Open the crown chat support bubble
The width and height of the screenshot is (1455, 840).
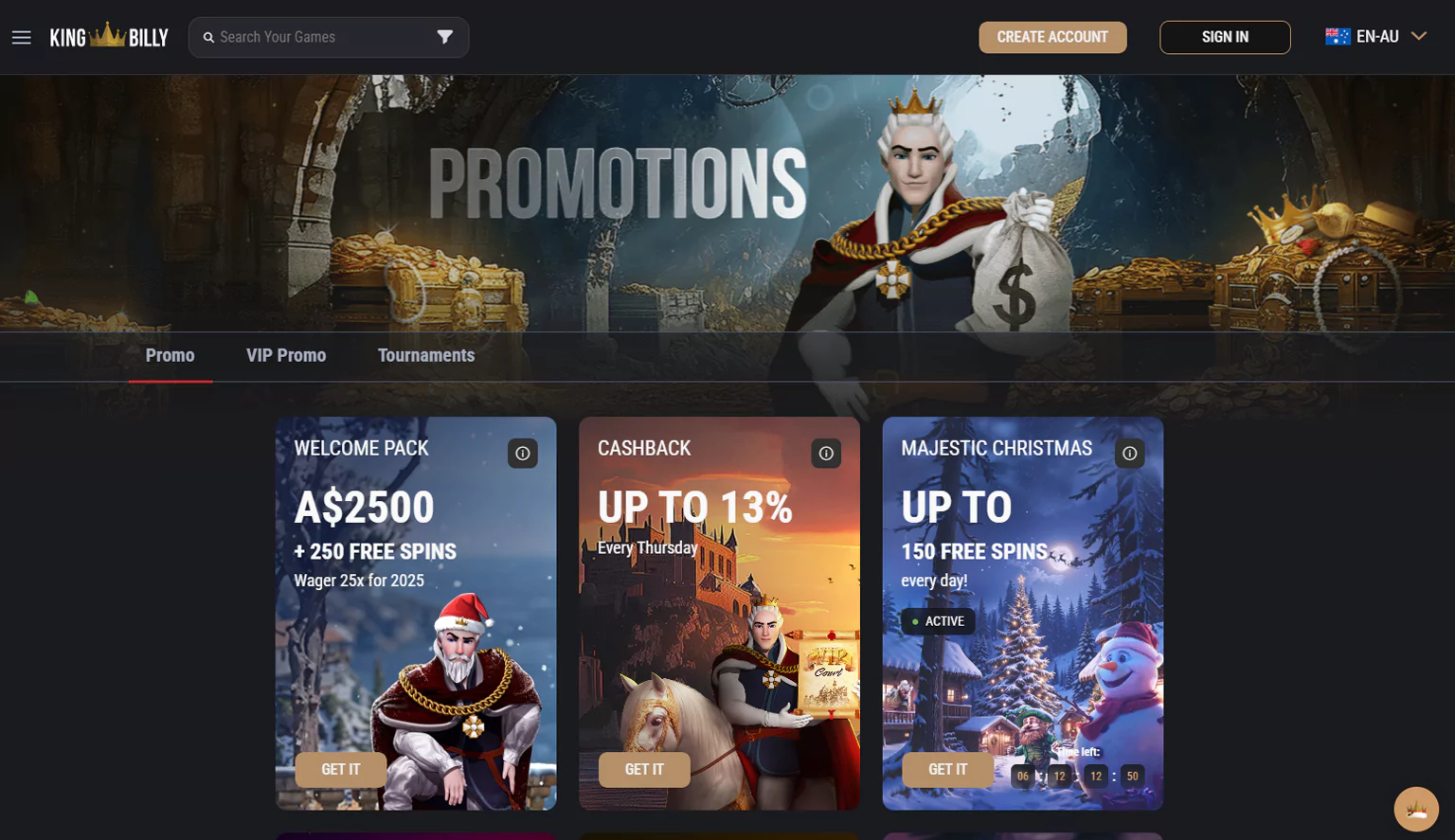tap(1416, 810)
